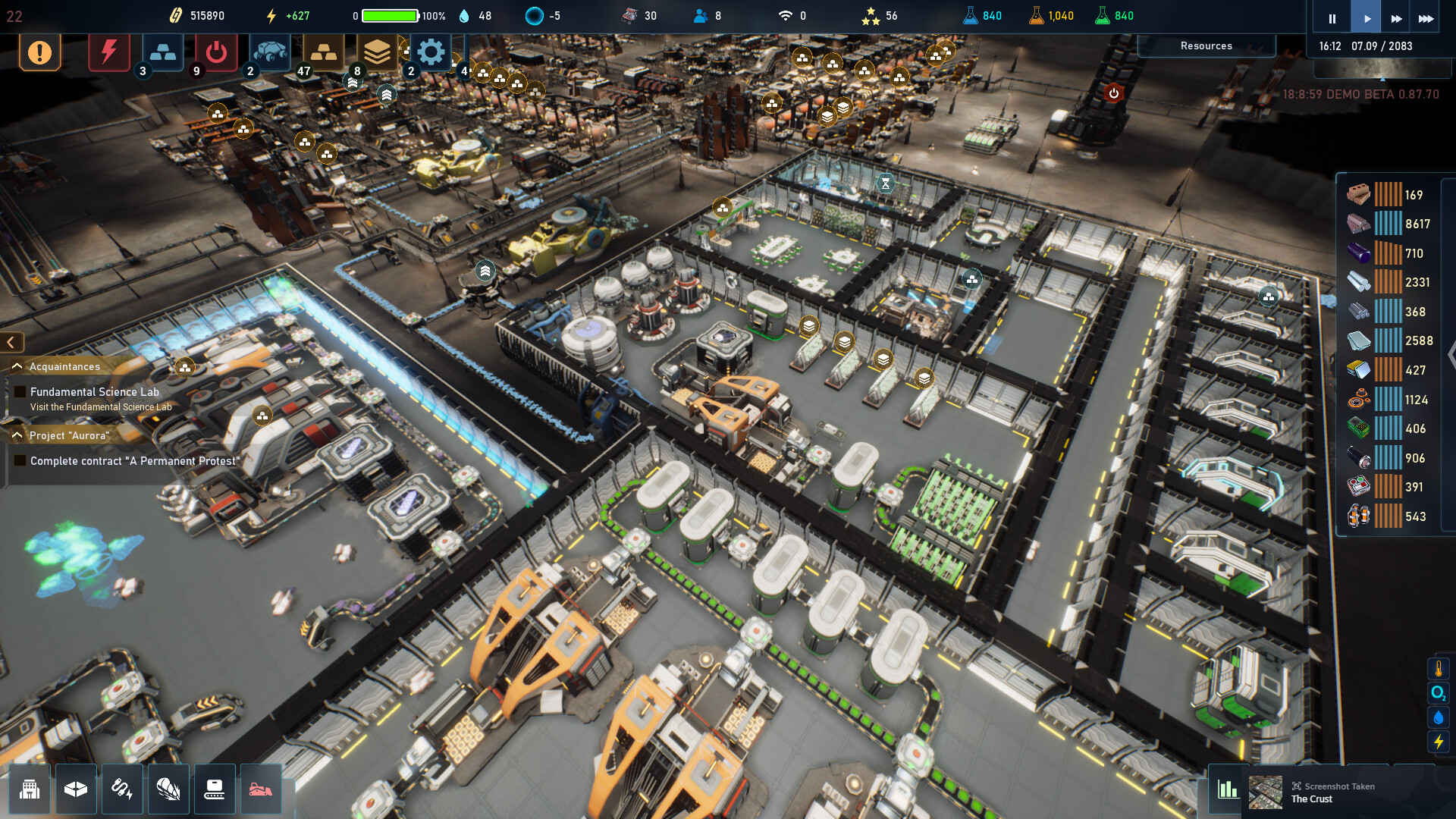Open the settings gear icon with badge 2
The height and width of the screenshot is (819, 1456).
pos(431,52)
